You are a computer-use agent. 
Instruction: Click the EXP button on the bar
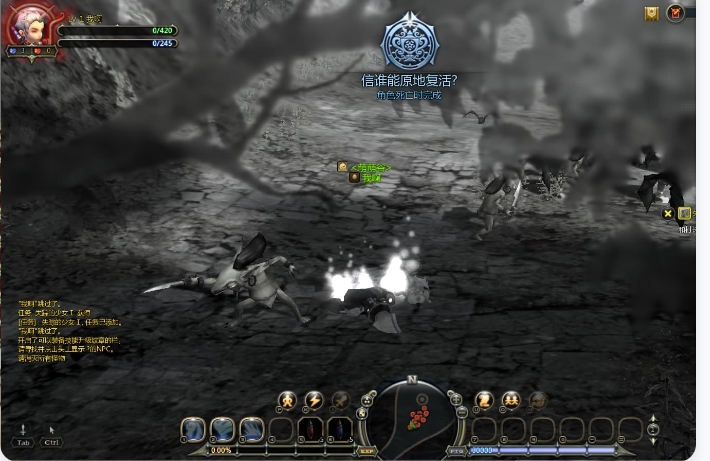(366, 451)
